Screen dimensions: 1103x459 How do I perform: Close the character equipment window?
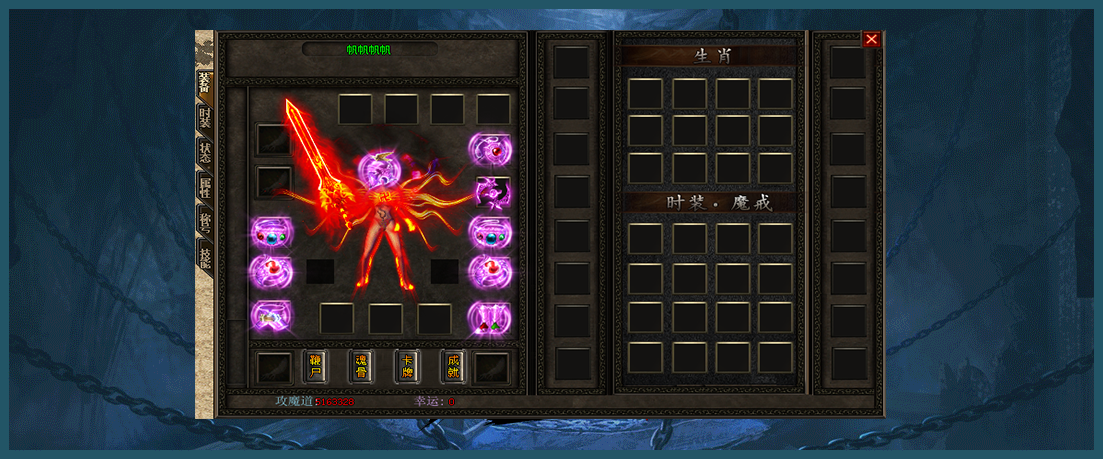point(871,39)
